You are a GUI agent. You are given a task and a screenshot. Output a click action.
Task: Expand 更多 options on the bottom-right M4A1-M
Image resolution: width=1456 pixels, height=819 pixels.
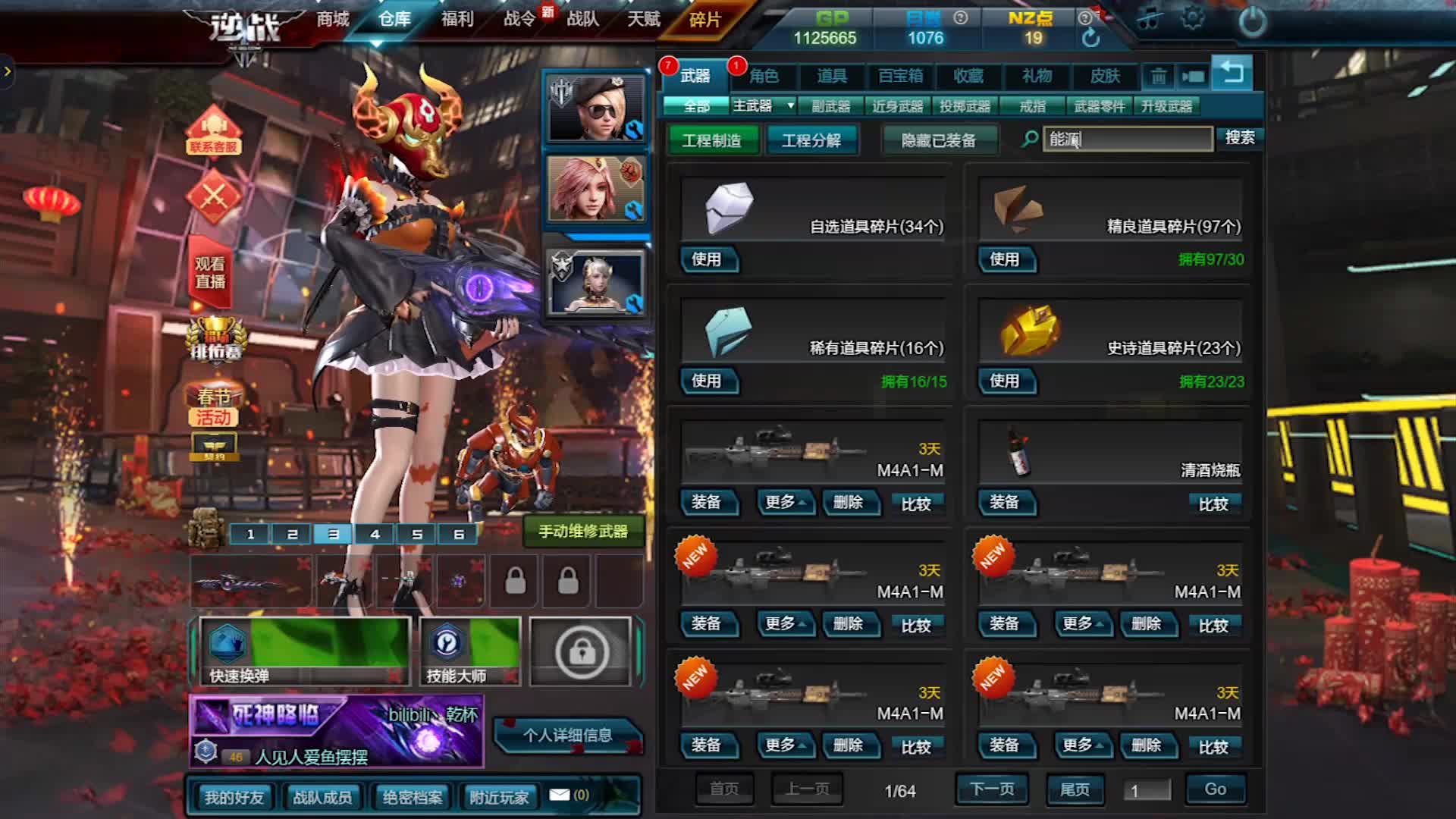point(1083,745)
